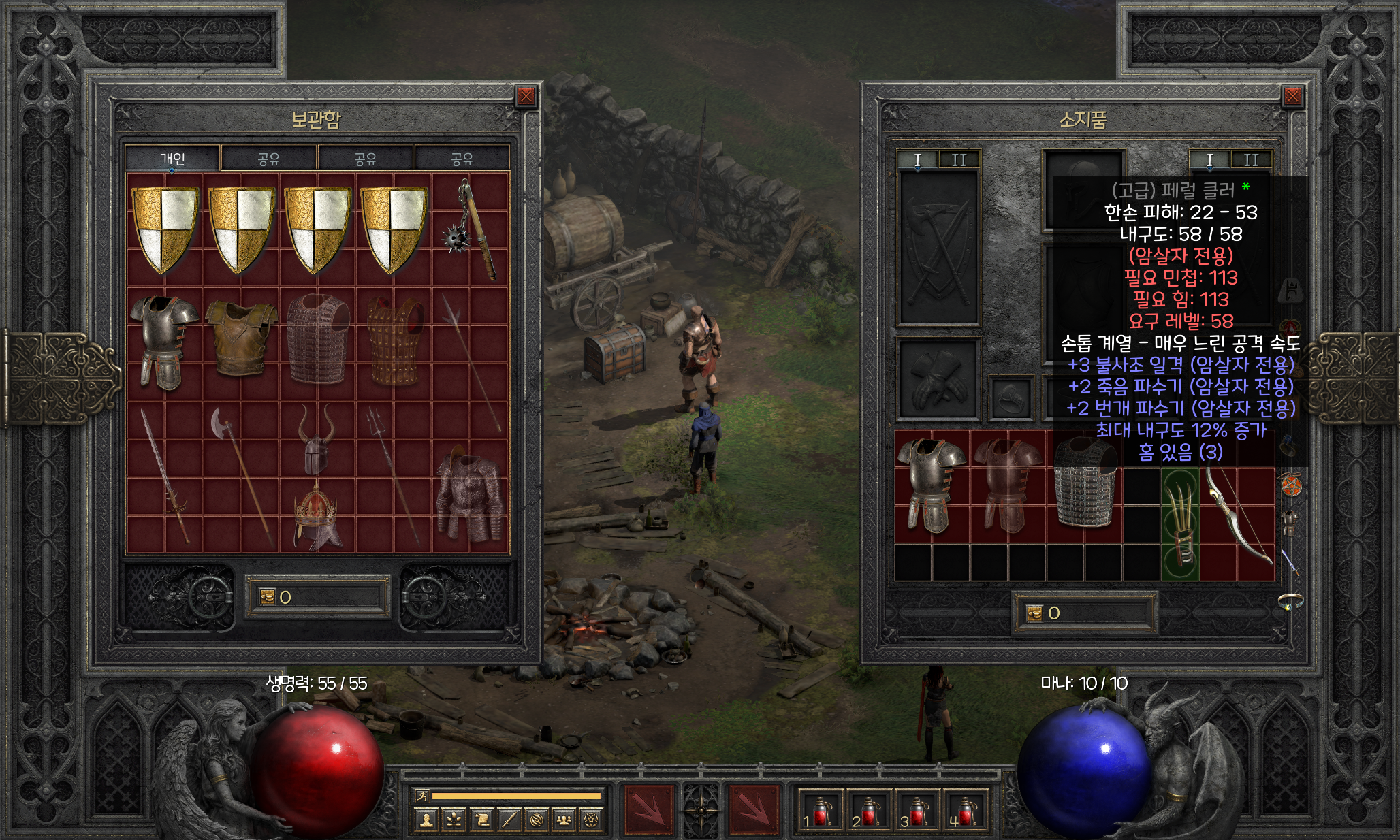Open the quest log scroll icon
This screenshot has width=1400, height=840.
[481, 820]
